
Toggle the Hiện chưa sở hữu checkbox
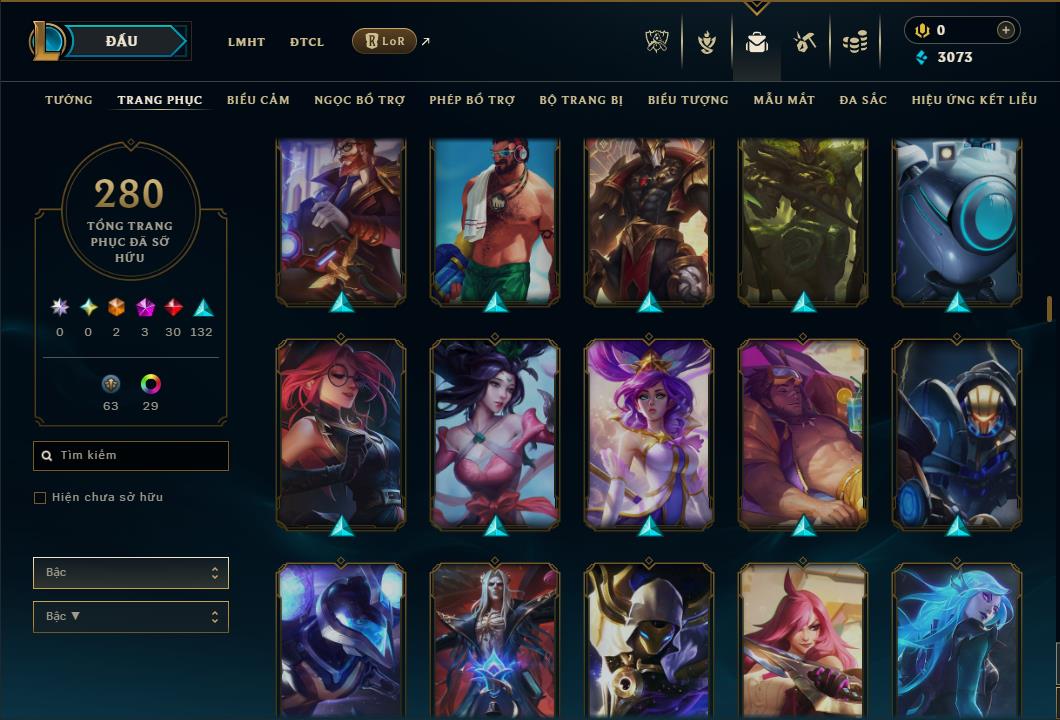(x=40, y=498)
